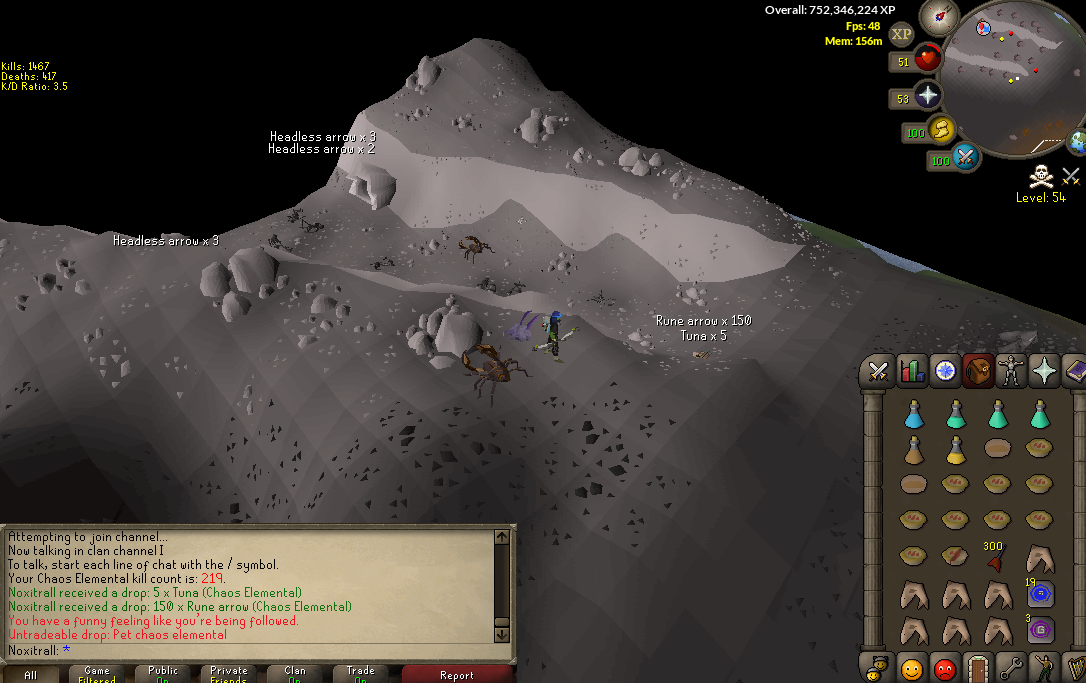This screenshot has height=683, width=1086.
Task: Open the world map globe
Action: [1078, 142]
